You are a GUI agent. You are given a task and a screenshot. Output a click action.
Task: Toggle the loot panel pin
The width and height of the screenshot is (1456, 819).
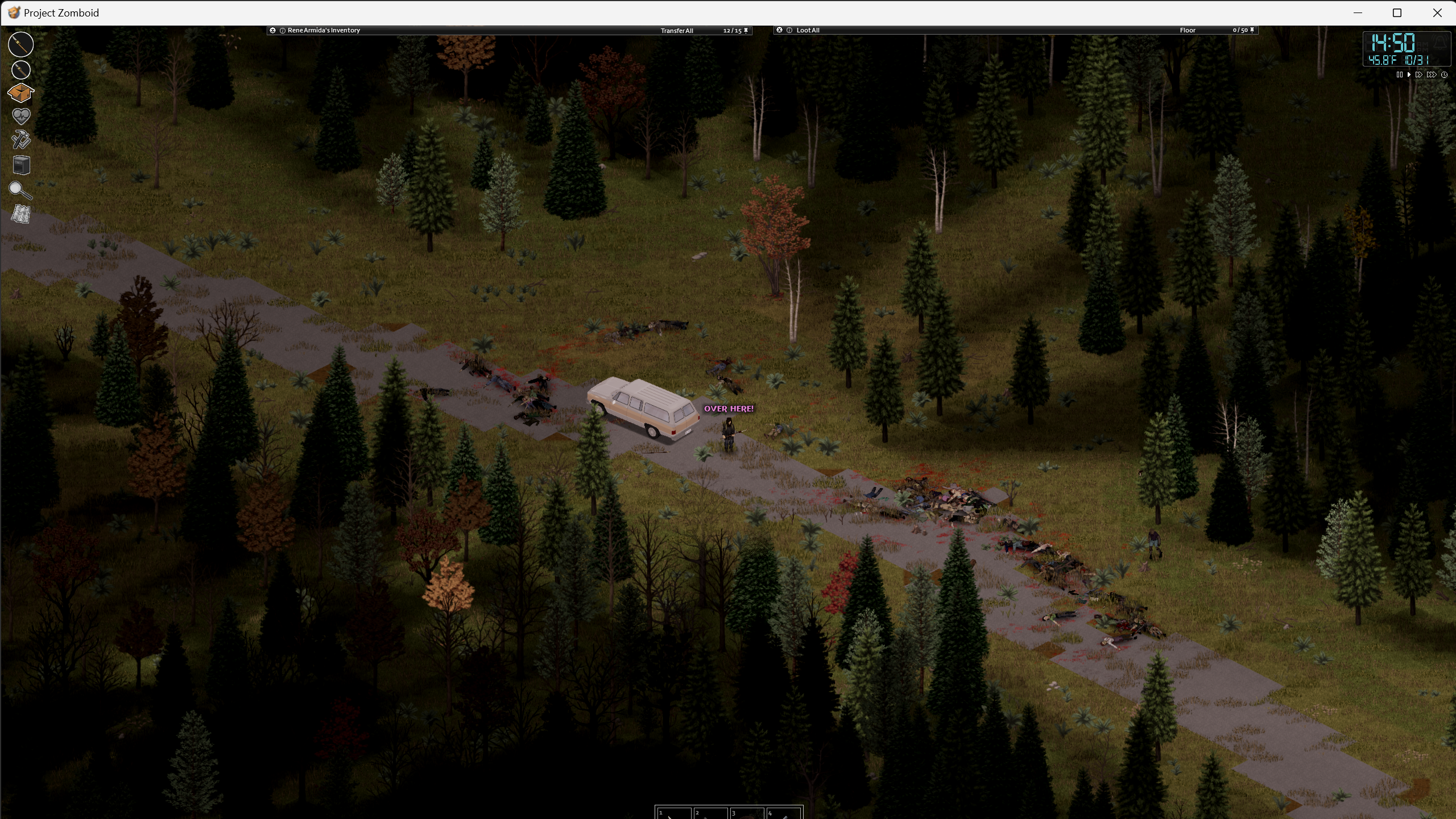[x=1252, y=30]
